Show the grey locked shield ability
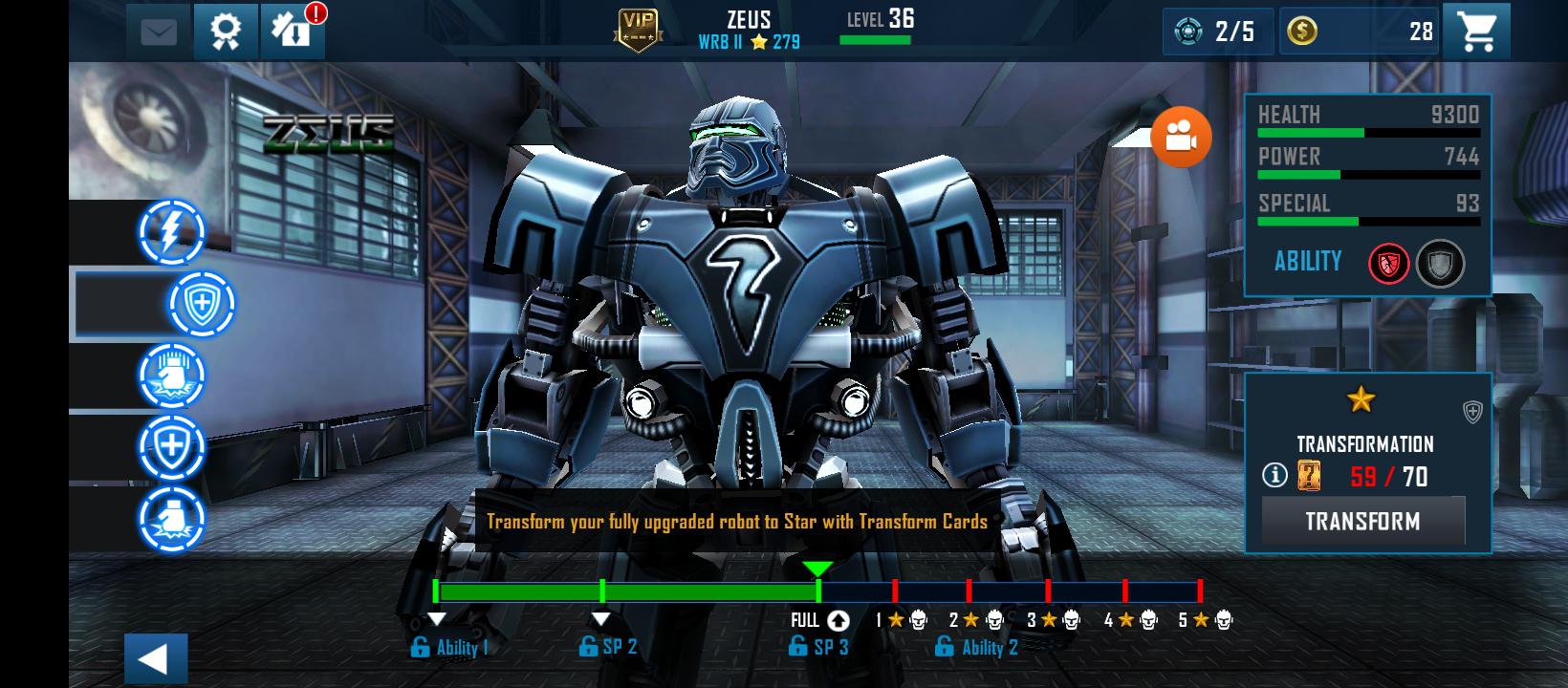The width and height of the screenshot is (1568, 688). pos(1440,263)
